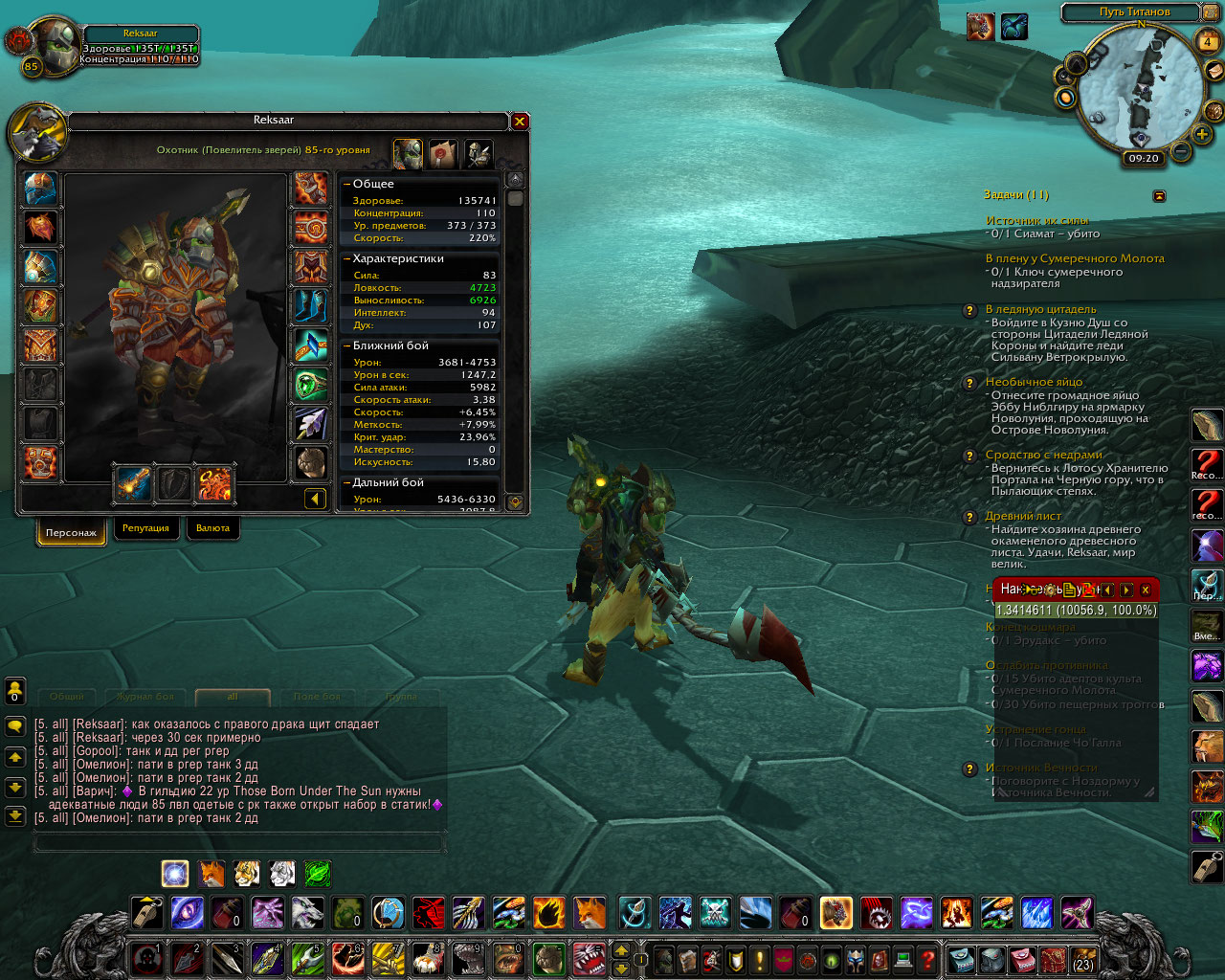Open the red question mark help button
Image resolution: width=1225 pixels, height=980 pixels.
click(927, 958)
